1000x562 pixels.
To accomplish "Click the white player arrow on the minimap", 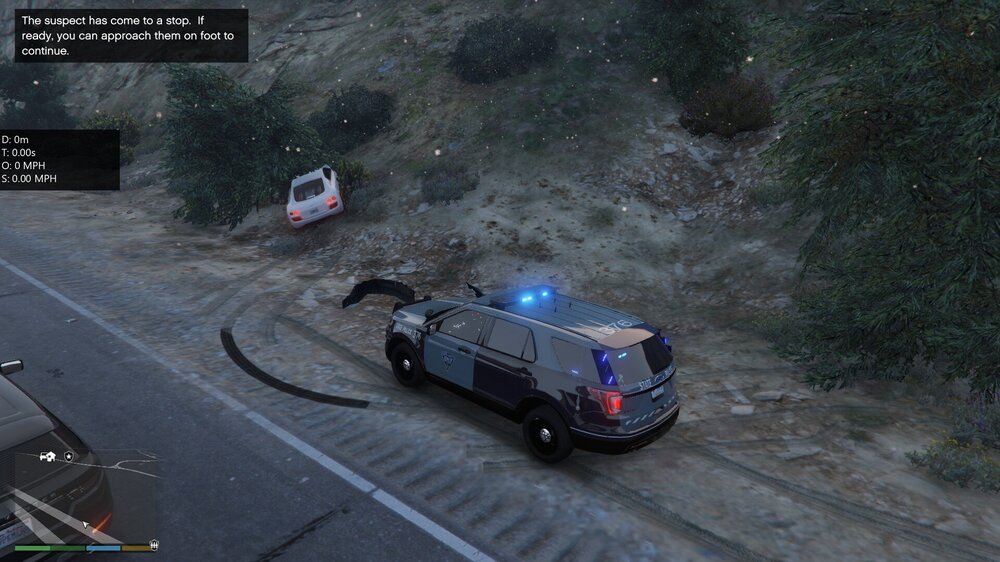I will [x=86, y=523].
